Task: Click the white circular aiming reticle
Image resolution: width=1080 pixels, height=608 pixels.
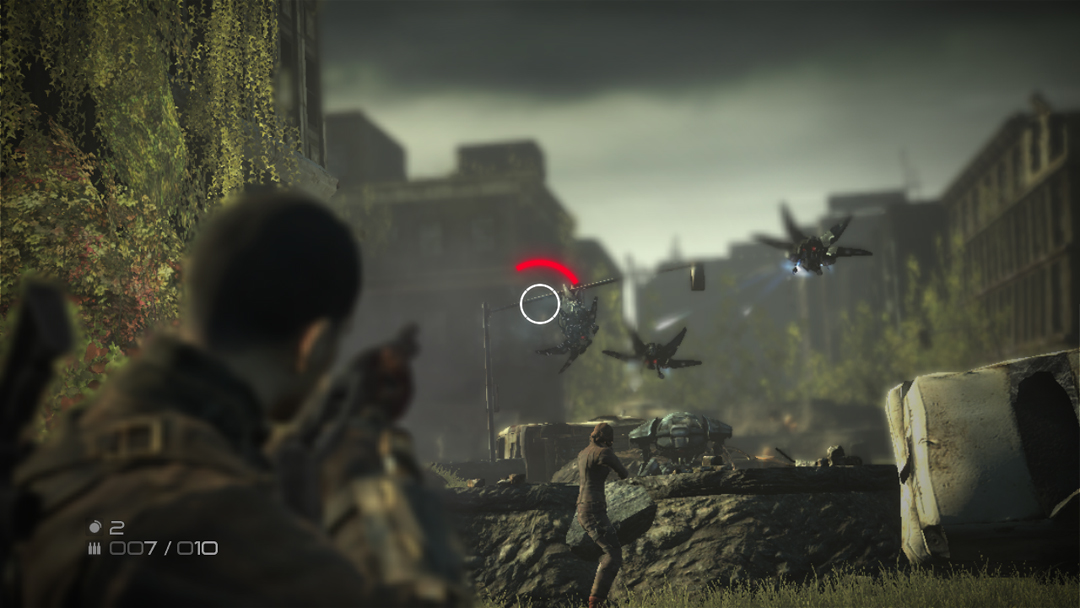Action: coord(540,304)
